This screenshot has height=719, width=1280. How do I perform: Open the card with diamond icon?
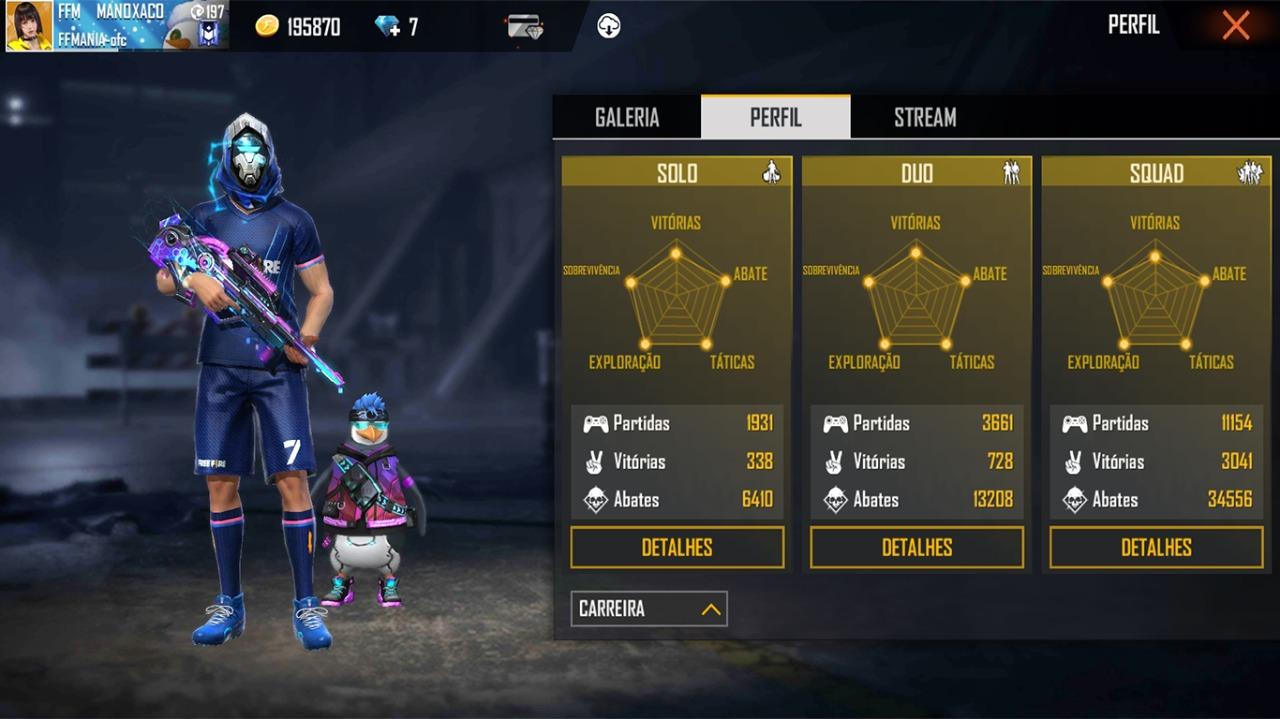[x=525, y=27]
